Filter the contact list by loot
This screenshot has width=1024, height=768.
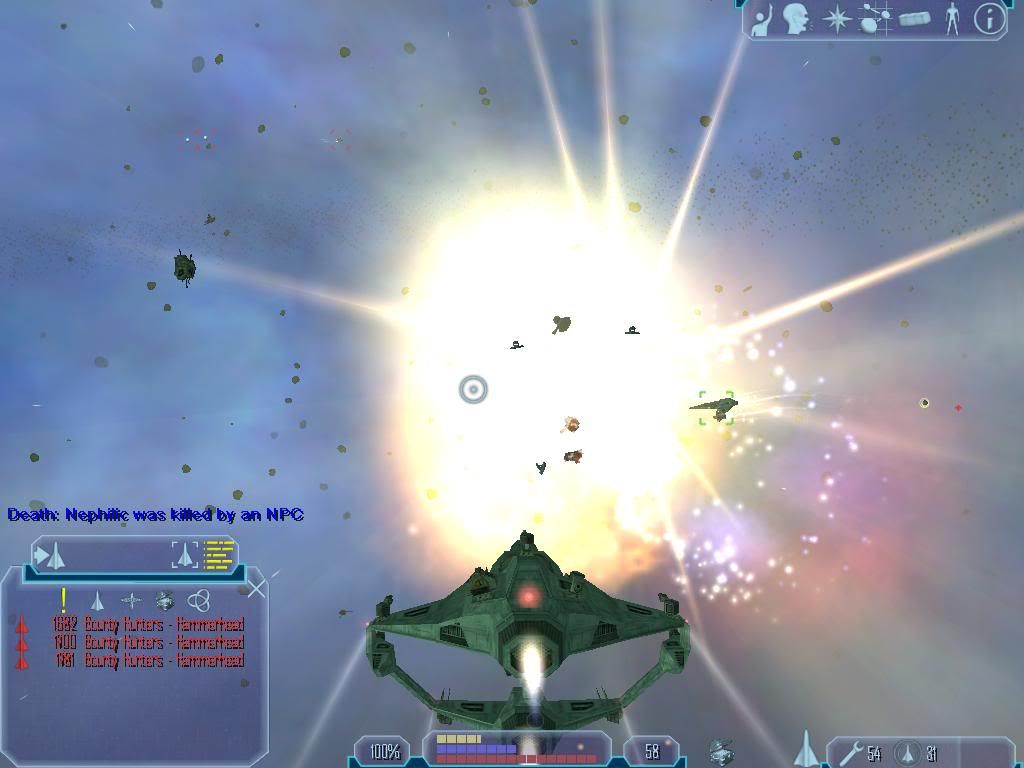pyautogui.click(x=165, y=600)
